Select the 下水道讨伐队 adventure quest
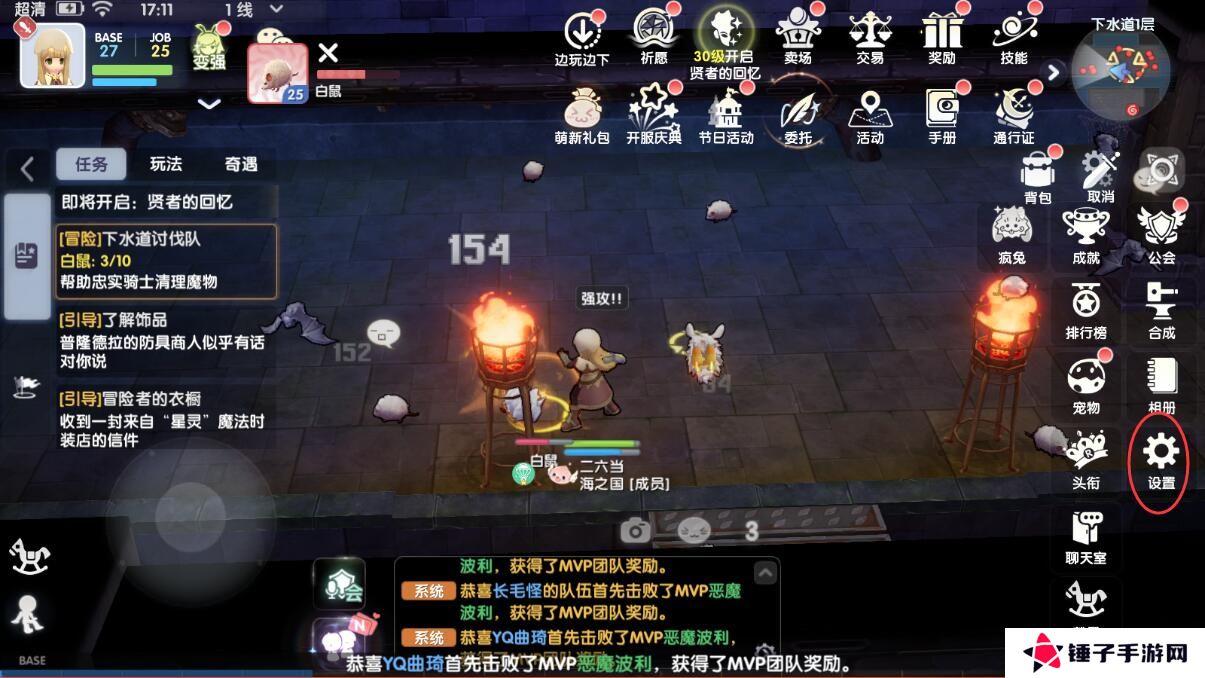 tap(166, 261)
